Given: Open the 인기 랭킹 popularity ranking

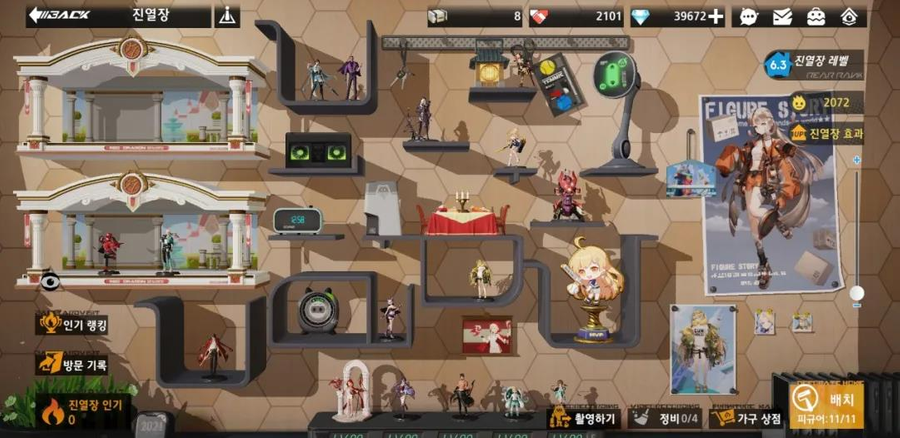Looking at the screenshot, I should [75, 324].
